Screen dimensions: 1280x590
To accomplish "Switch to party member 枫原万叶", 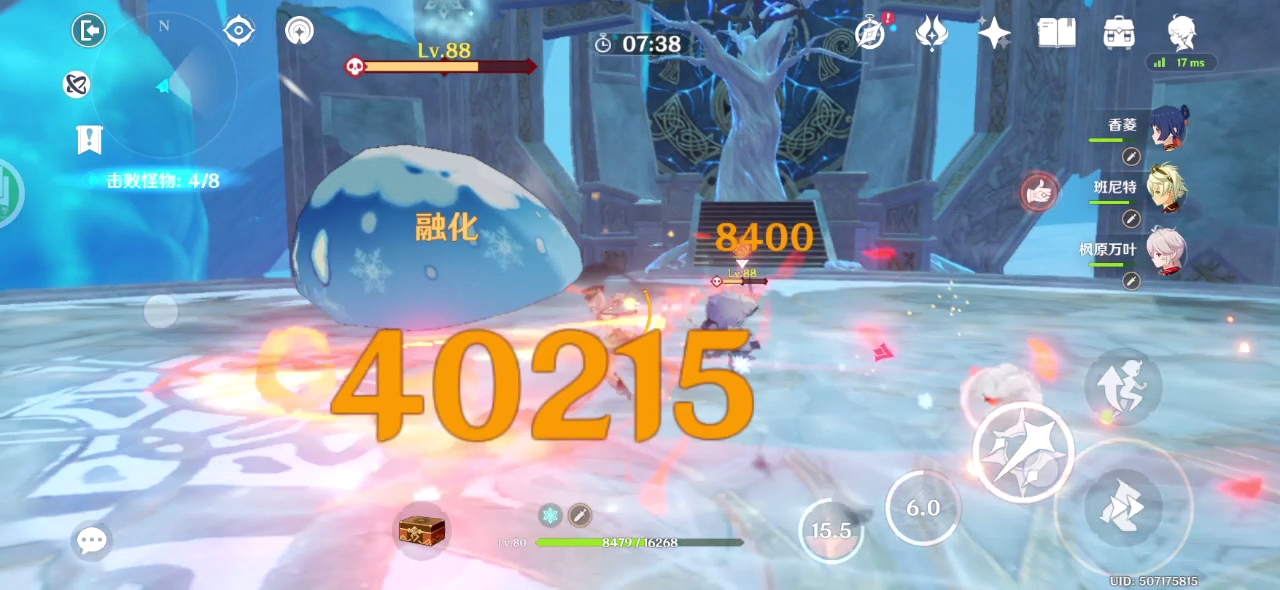I will pyautogui.click(x=1166, y=250).
